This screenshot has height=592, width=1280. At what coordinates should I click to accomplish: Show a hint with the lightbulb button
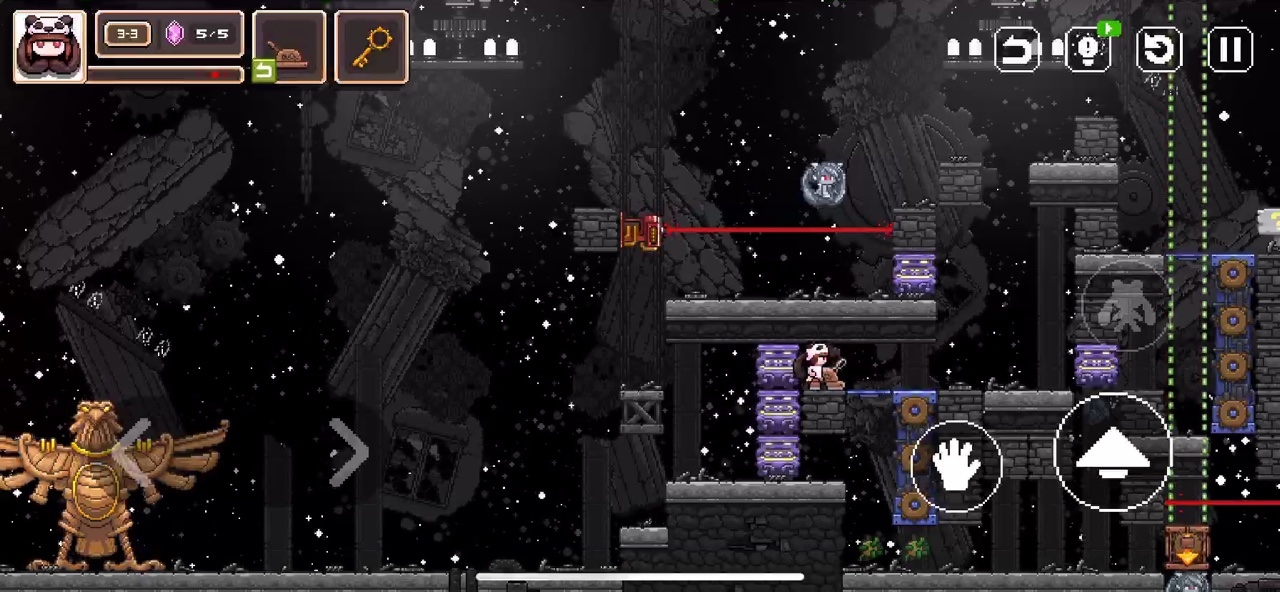coord(1088,49)
